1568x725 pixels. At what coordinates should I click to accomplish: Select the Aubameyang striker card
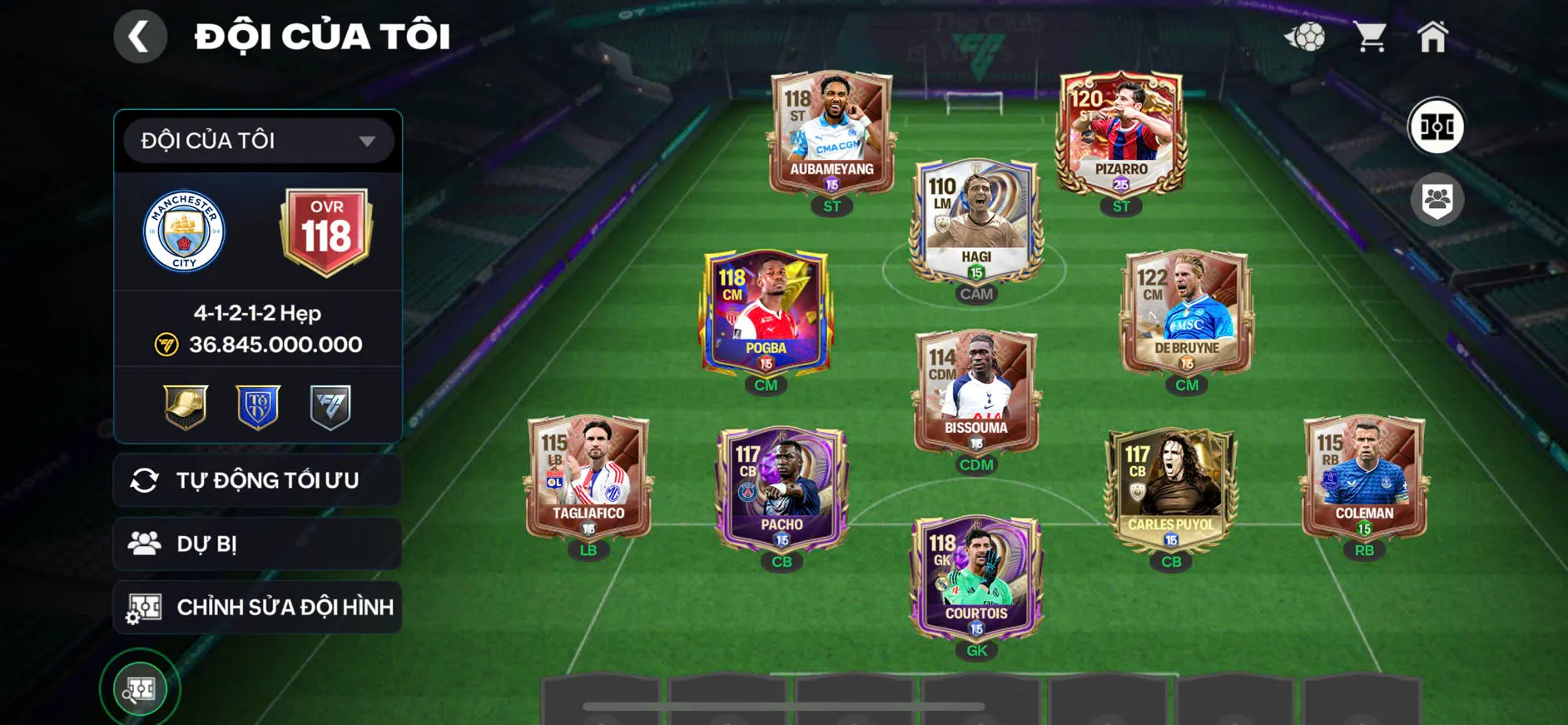pyautogui.click(x=831, y=133)
